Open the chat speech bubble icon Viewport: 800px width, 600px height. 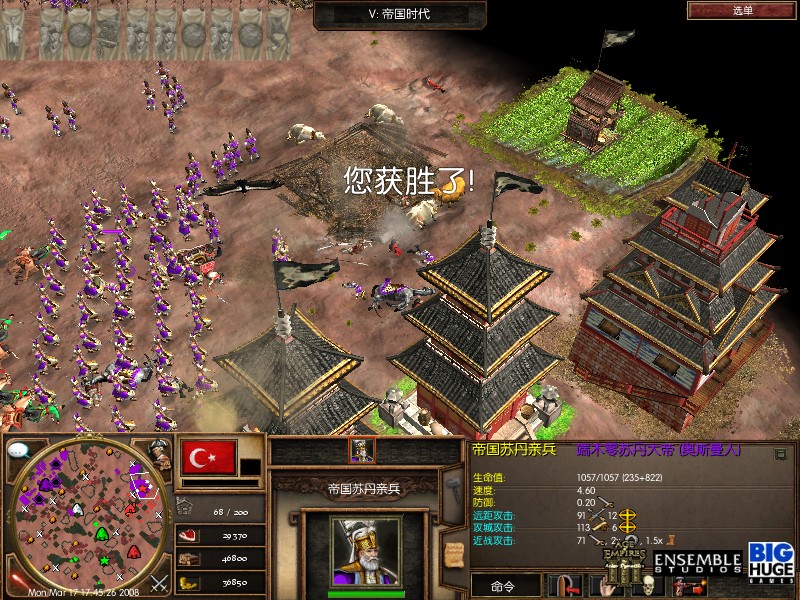coord(18,450)
